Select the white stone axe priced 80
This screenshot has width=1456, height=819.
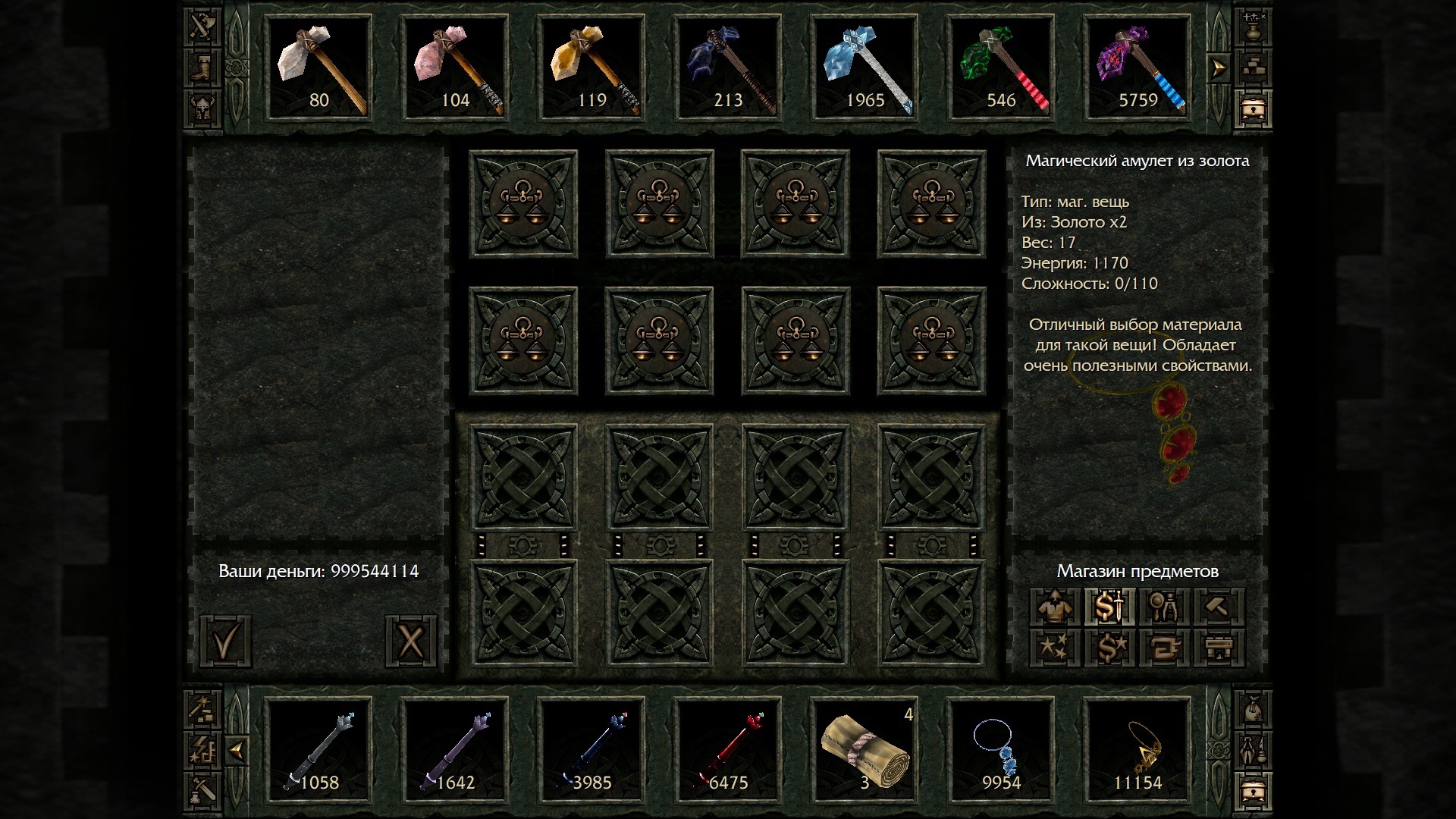tap(318, 68)
